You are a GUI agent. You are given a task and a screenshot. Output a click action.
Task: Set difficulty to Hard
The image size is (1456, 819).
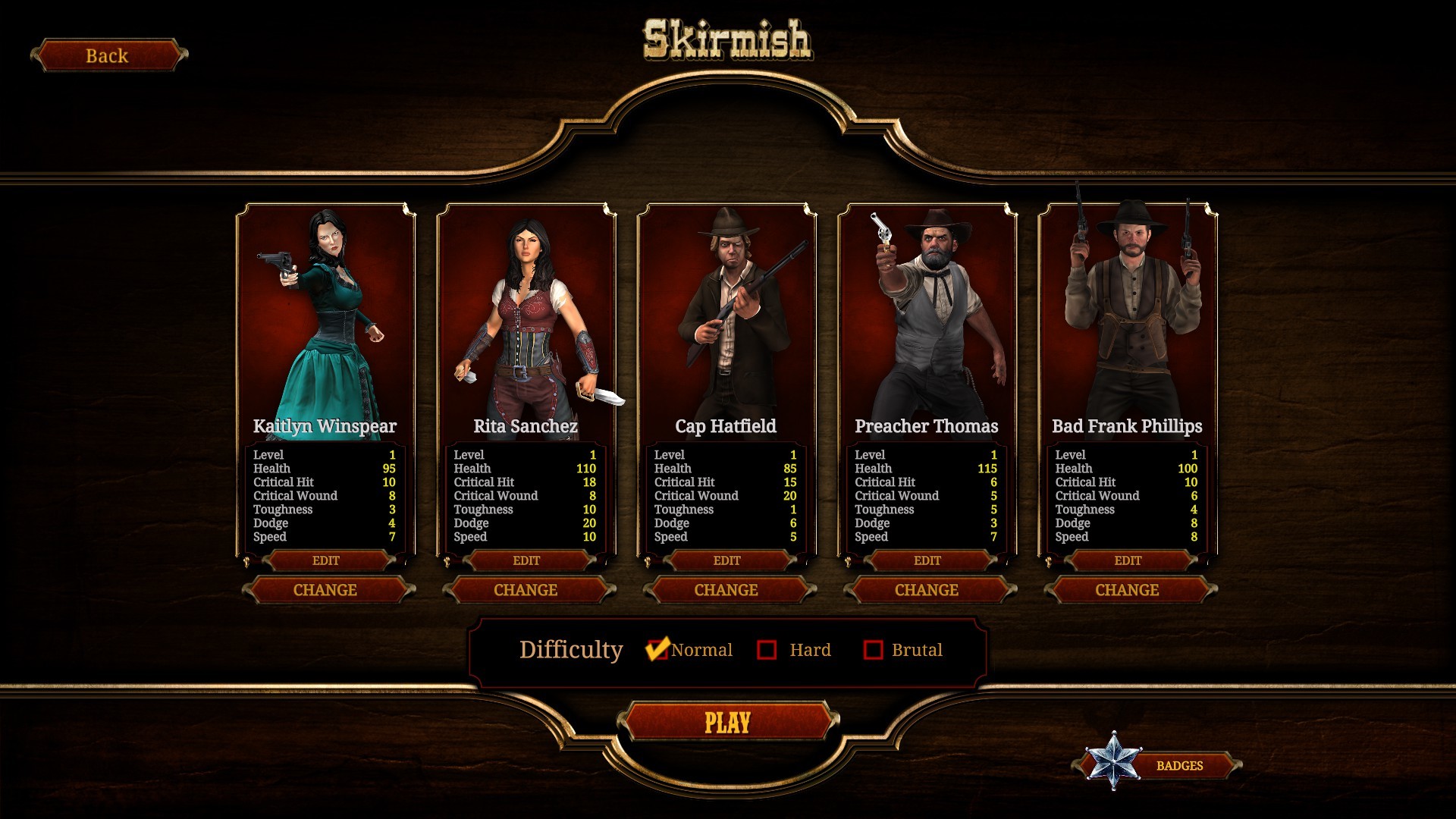(x=767, y=650)
